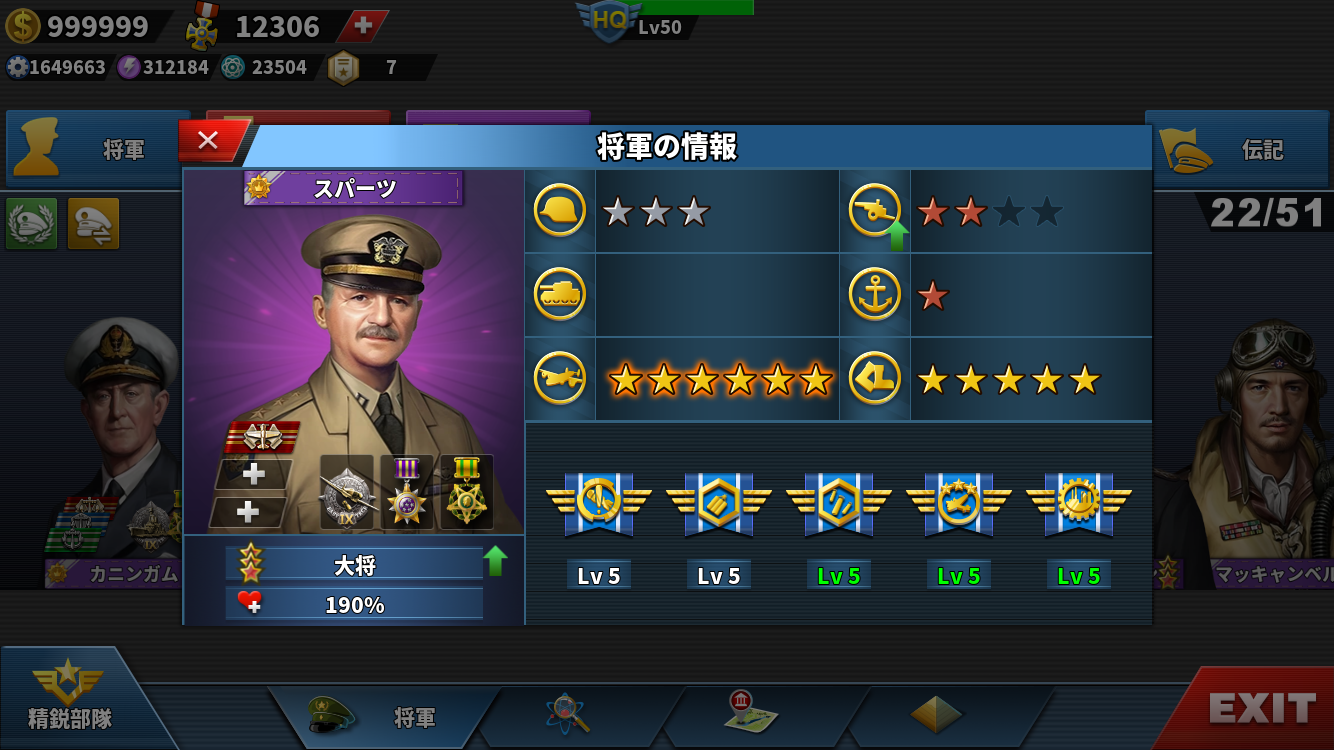
Task: Open the atom research tab
Action: (x=567, y=714)
